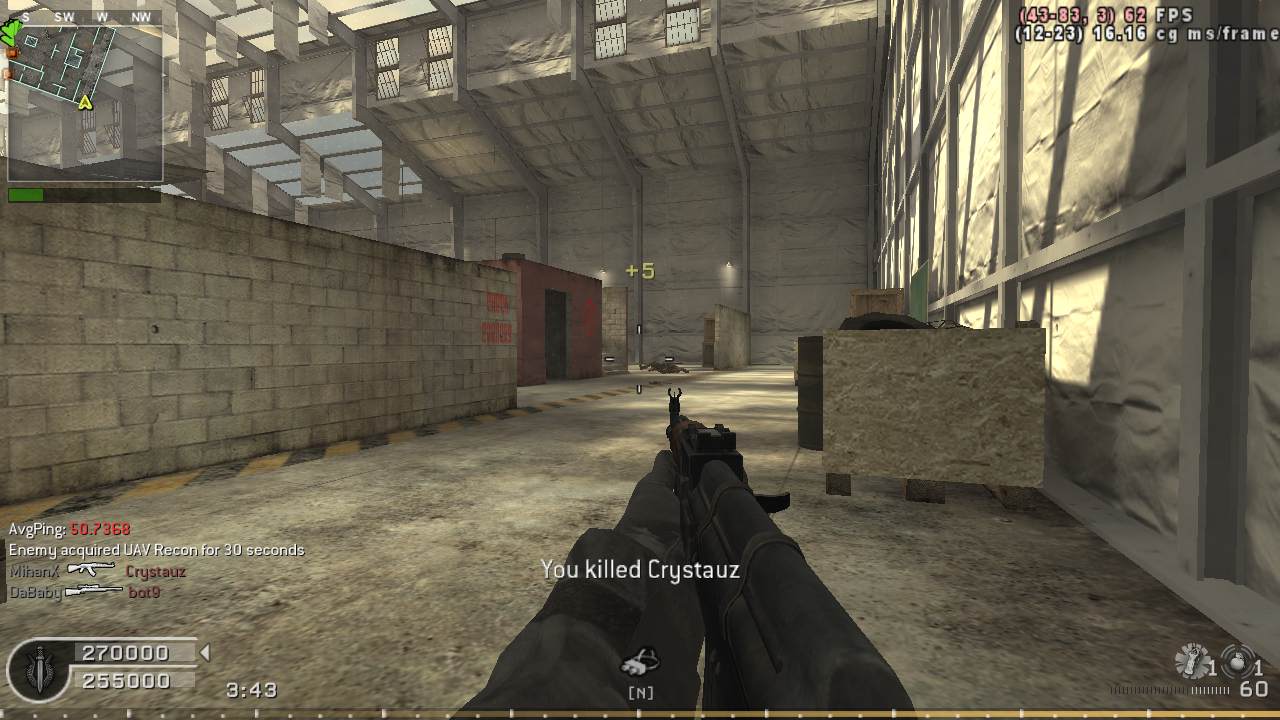Click the minimap in the corner
1280x720 pixels.
(85, 102)
